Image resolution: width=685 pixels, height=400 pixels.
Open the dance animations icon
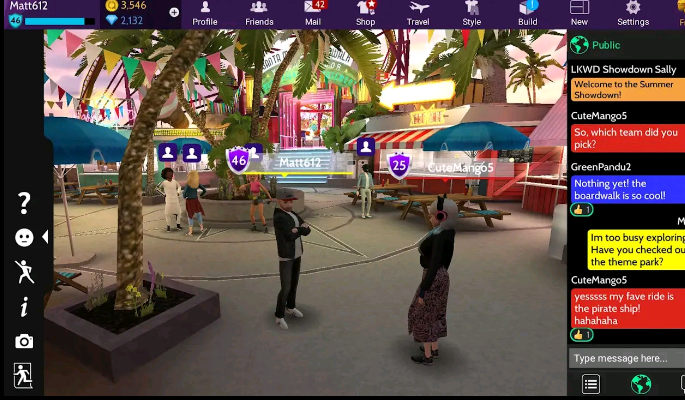(24, 271)
